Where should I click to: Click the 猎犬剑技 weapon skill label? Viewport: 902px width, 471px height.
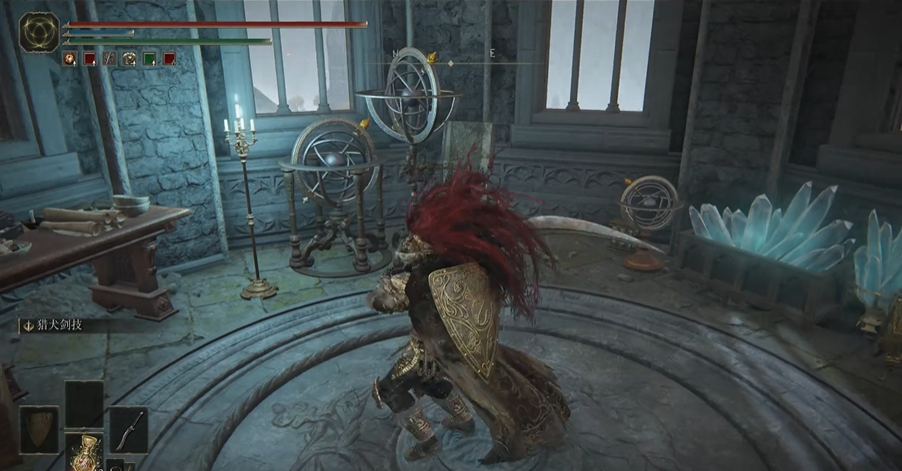55,324
